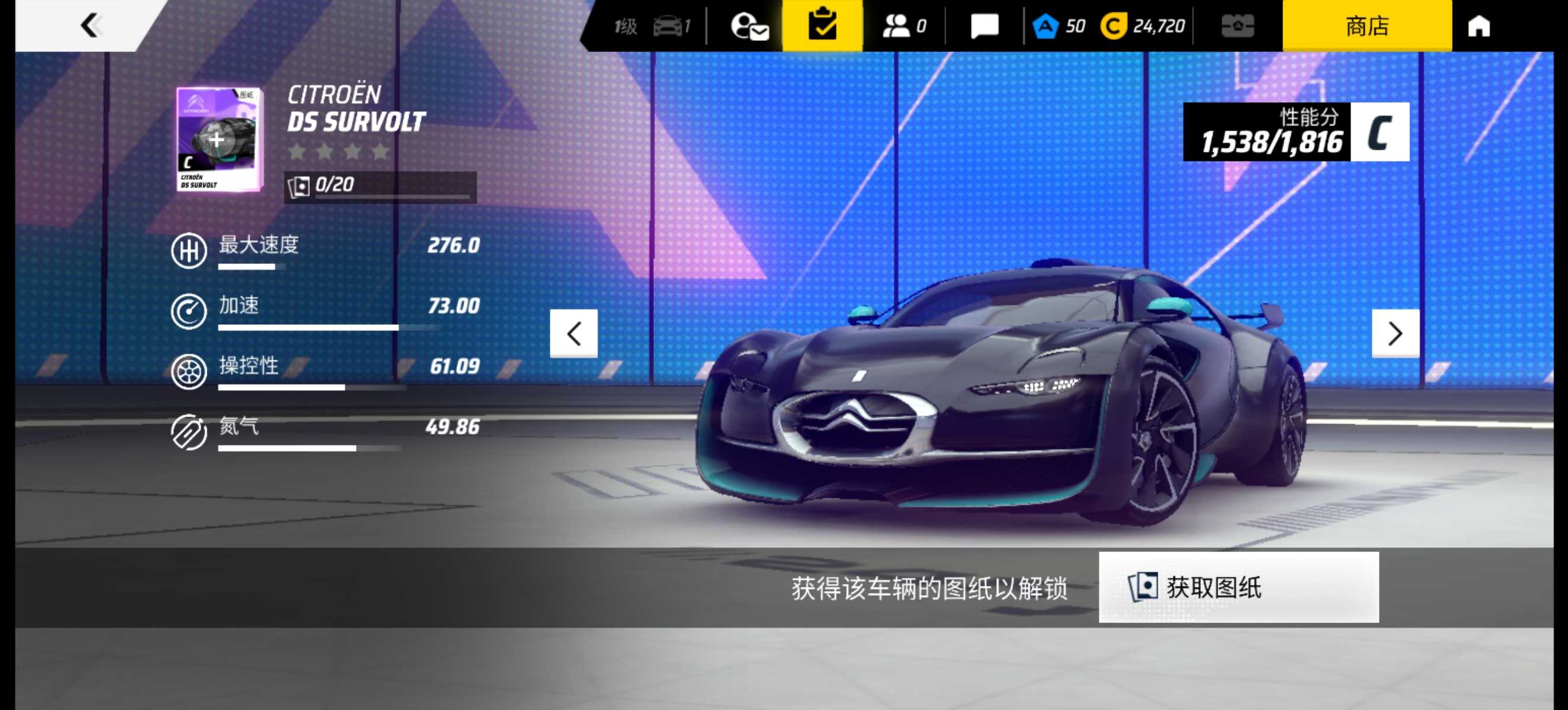Open the player mail inbox icon
The height and width of the screenshot is (710, 1568).
tap(749, 26)
